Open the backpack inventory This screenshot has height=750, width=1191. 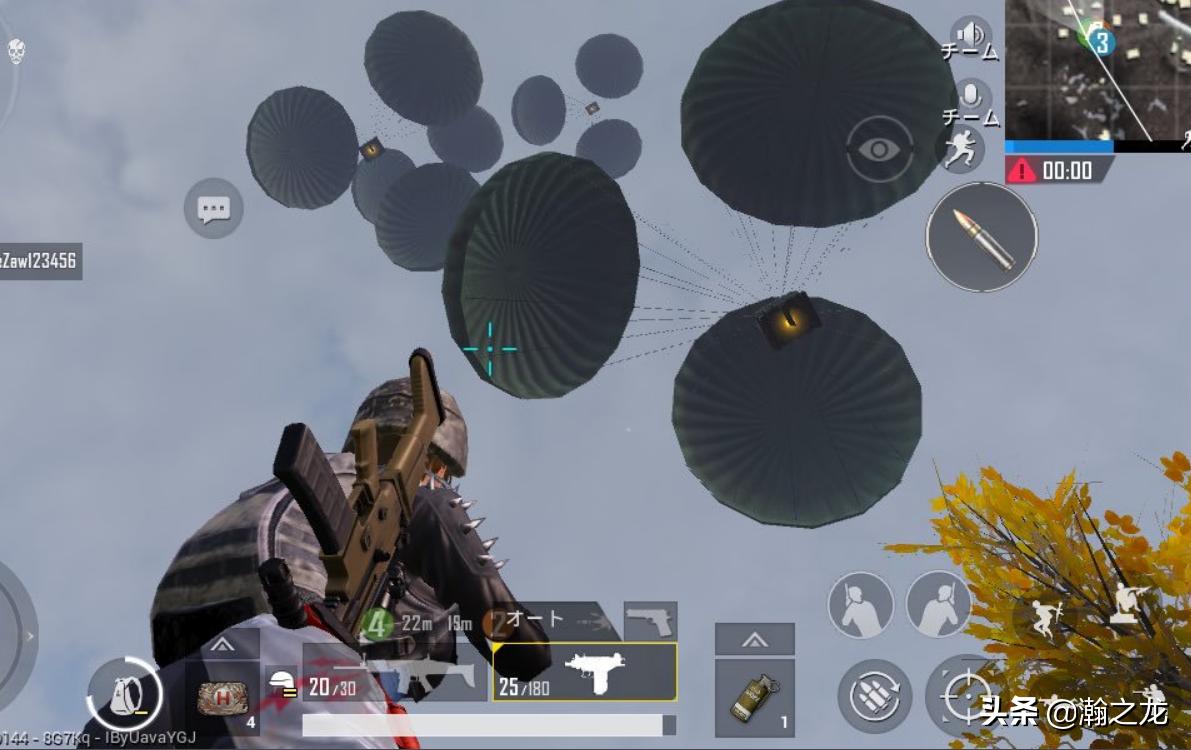pyautogui.click(x=124, y=691)
